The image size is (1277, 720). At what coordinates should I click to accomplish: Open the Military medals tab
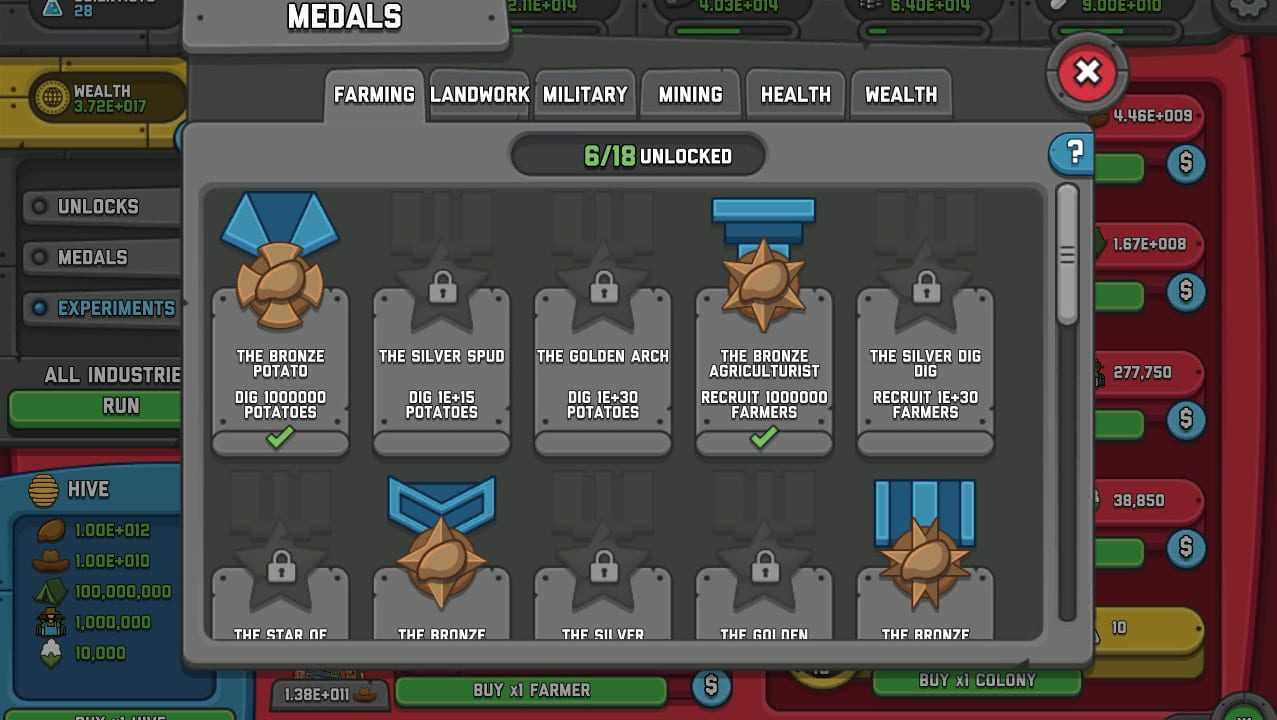[585, 95]
